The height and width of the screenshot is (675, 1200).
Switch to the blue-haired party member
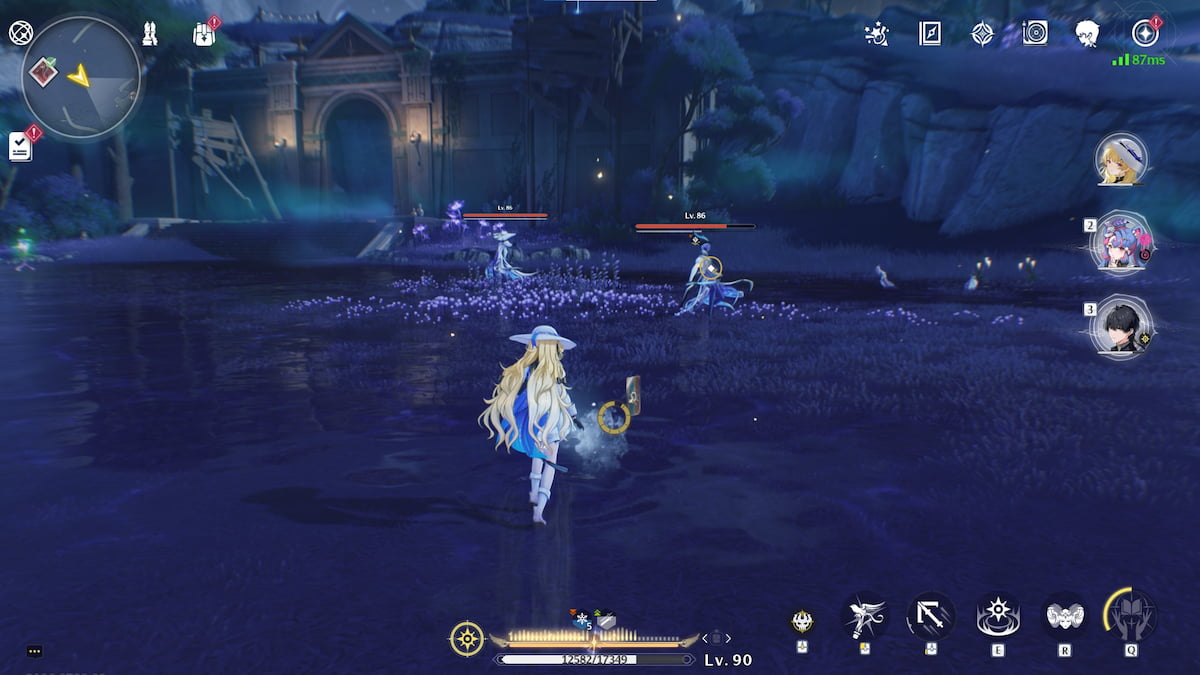[x=1123, y=244]
